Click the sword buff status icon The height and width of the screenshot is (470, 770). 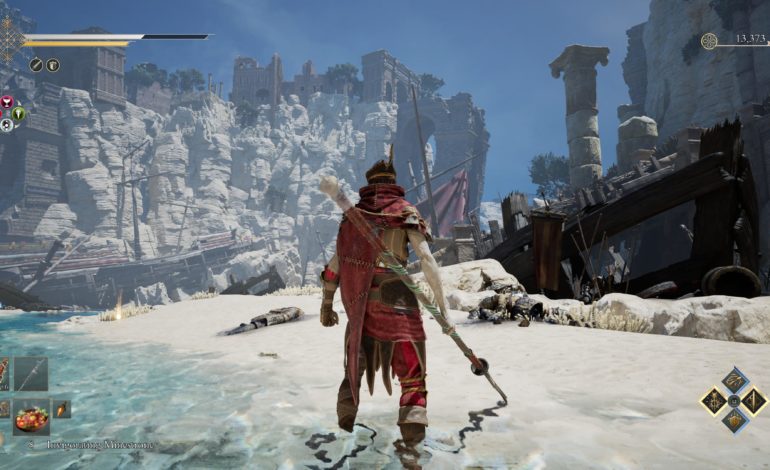pos(36,65)
